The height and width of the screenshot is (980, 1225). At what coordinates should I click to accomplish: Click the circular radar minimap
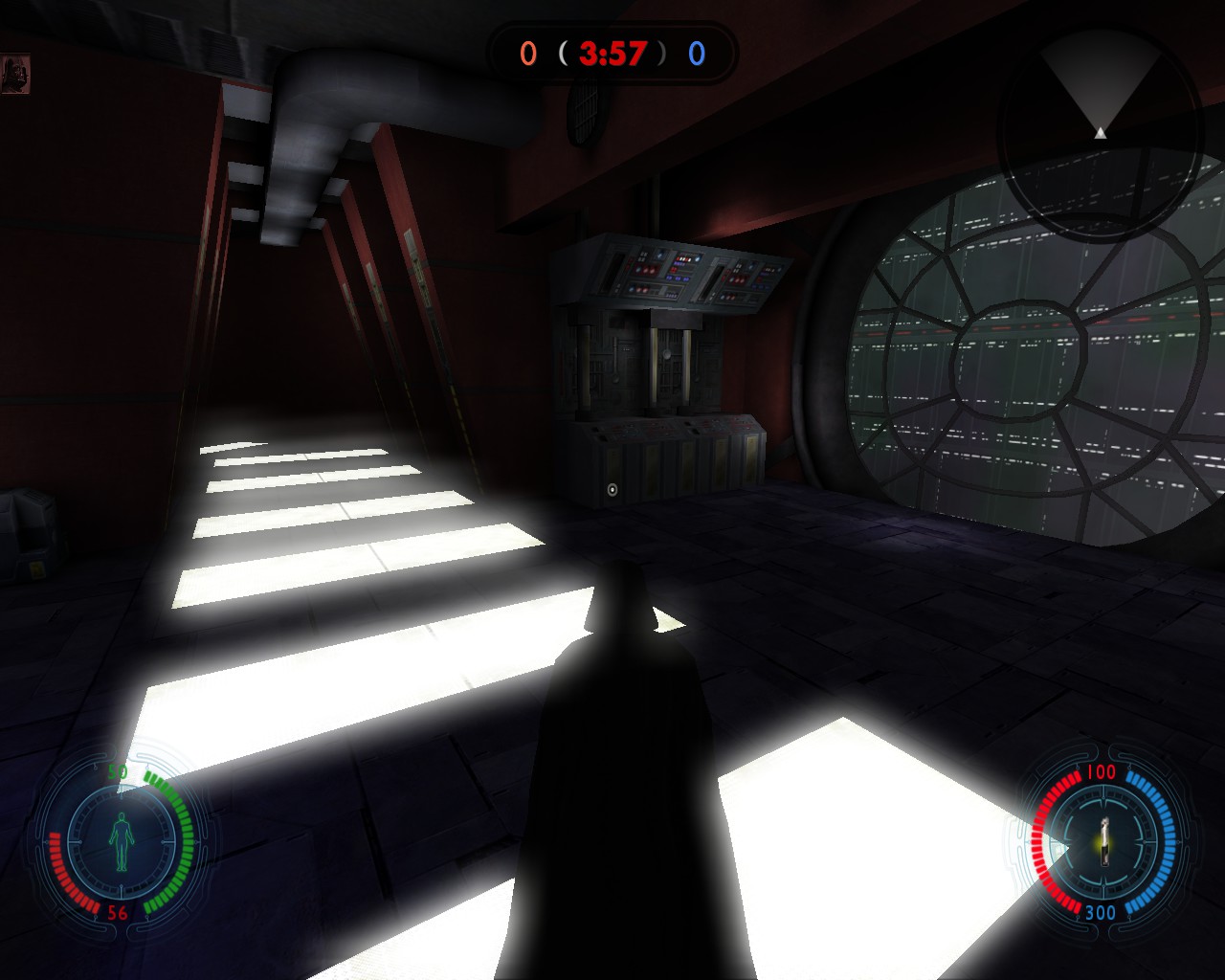pos(1100,132)
